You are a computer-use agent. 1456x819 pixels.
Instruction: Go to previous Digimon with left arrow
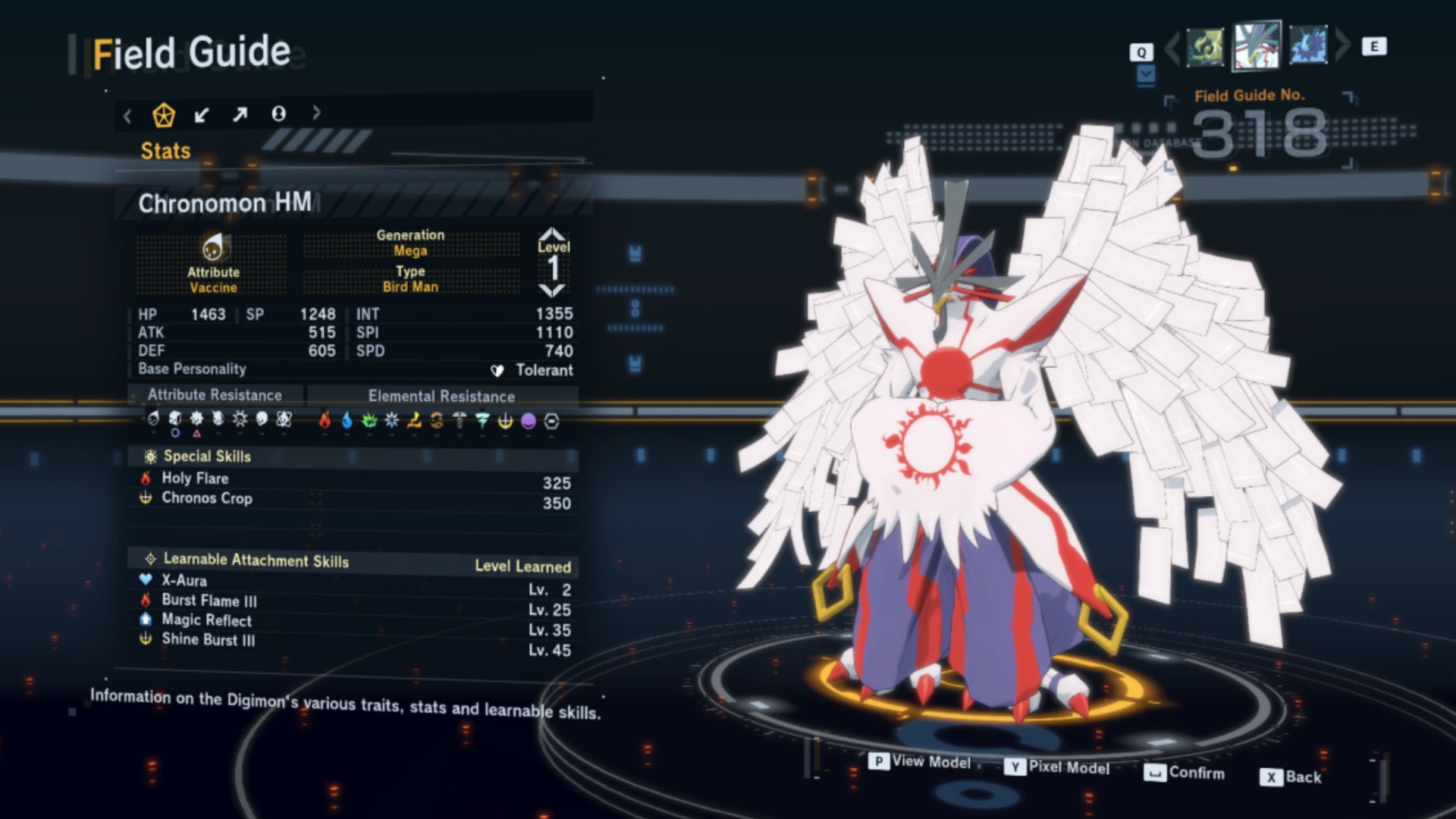(x=1172, y=47)
